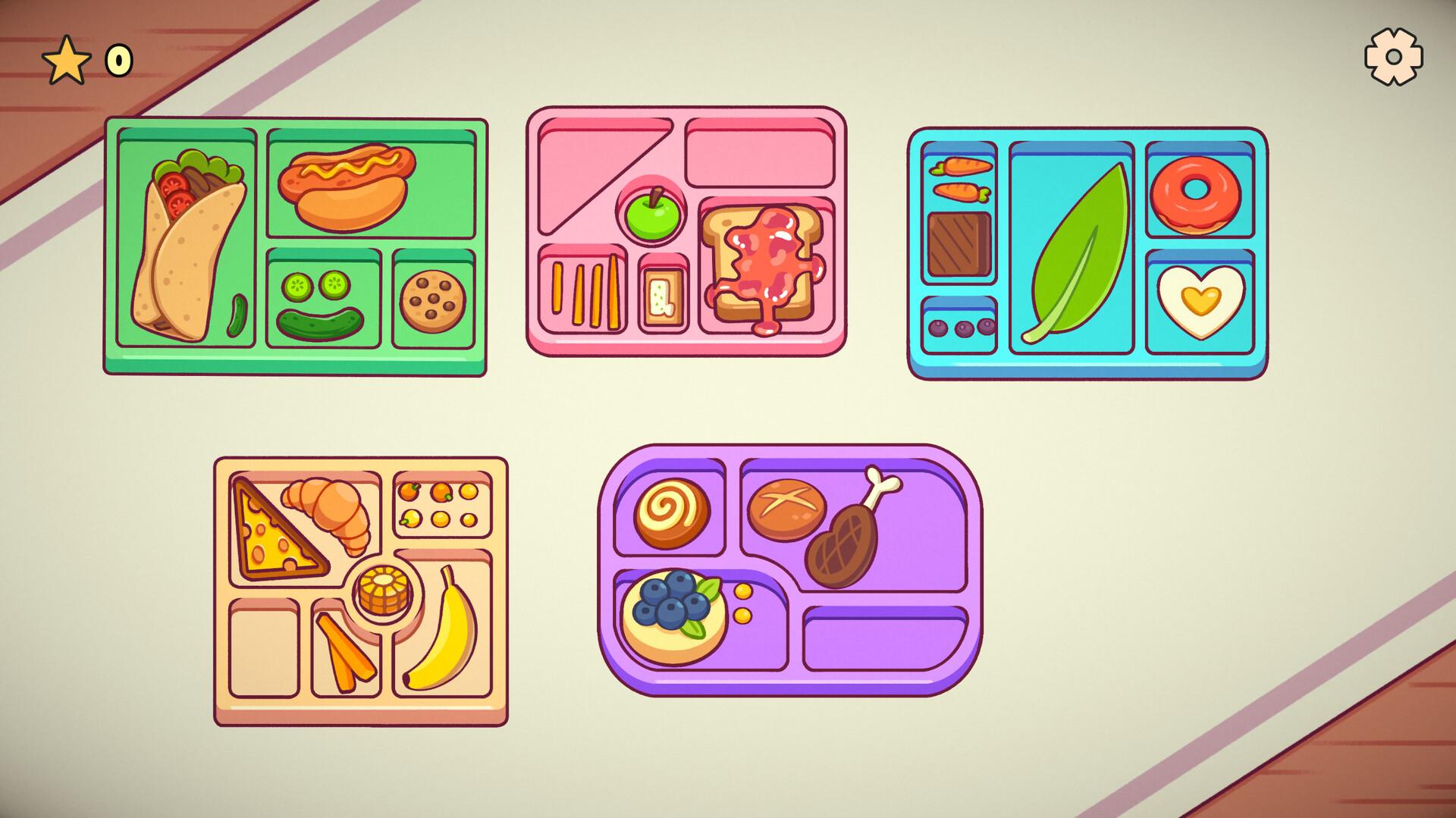Click the blueberry pancake in the purple tray

pos(675,614)
